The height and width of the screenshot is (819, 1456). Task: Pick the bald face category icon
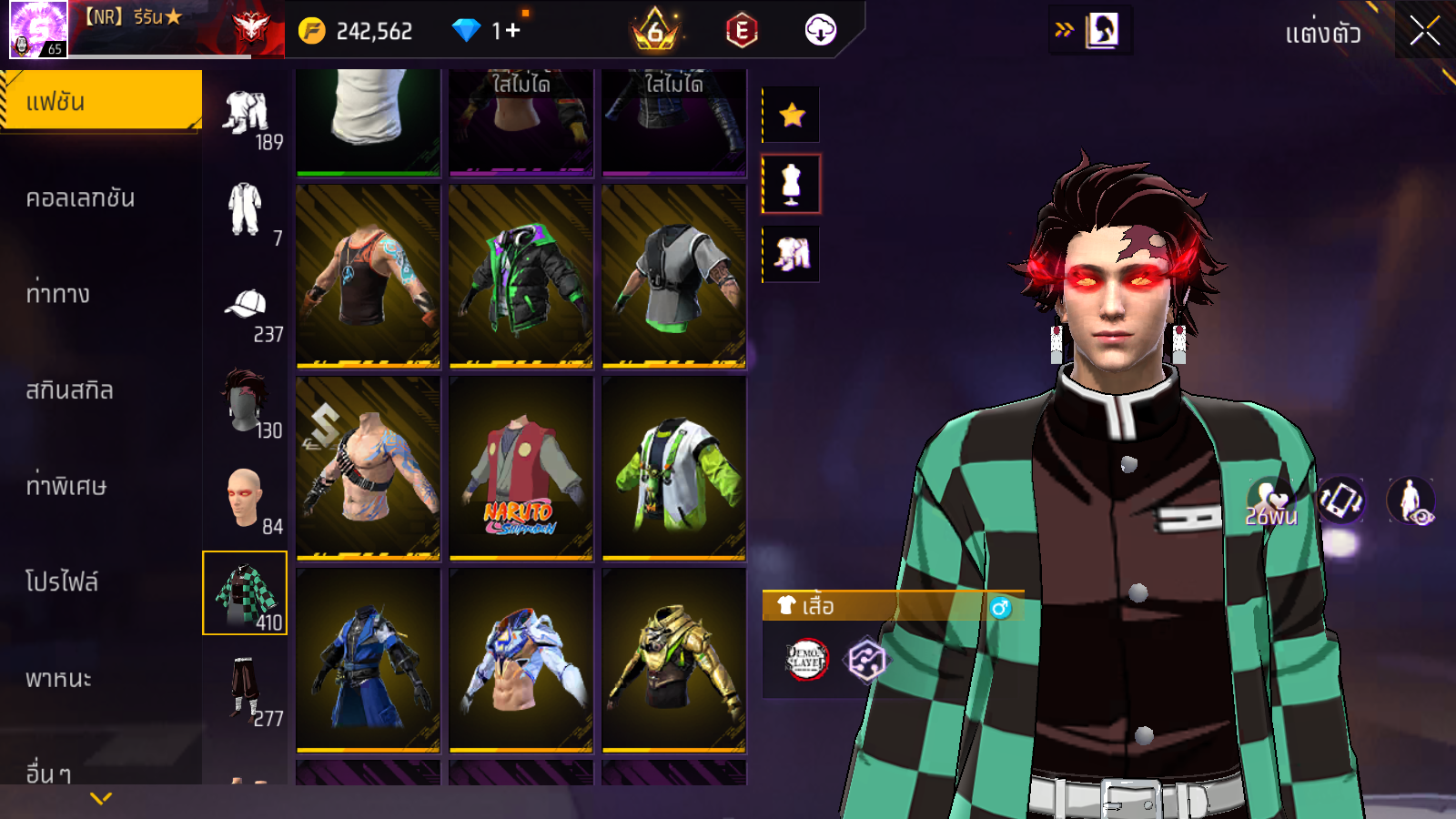click(x=244, y=499)
